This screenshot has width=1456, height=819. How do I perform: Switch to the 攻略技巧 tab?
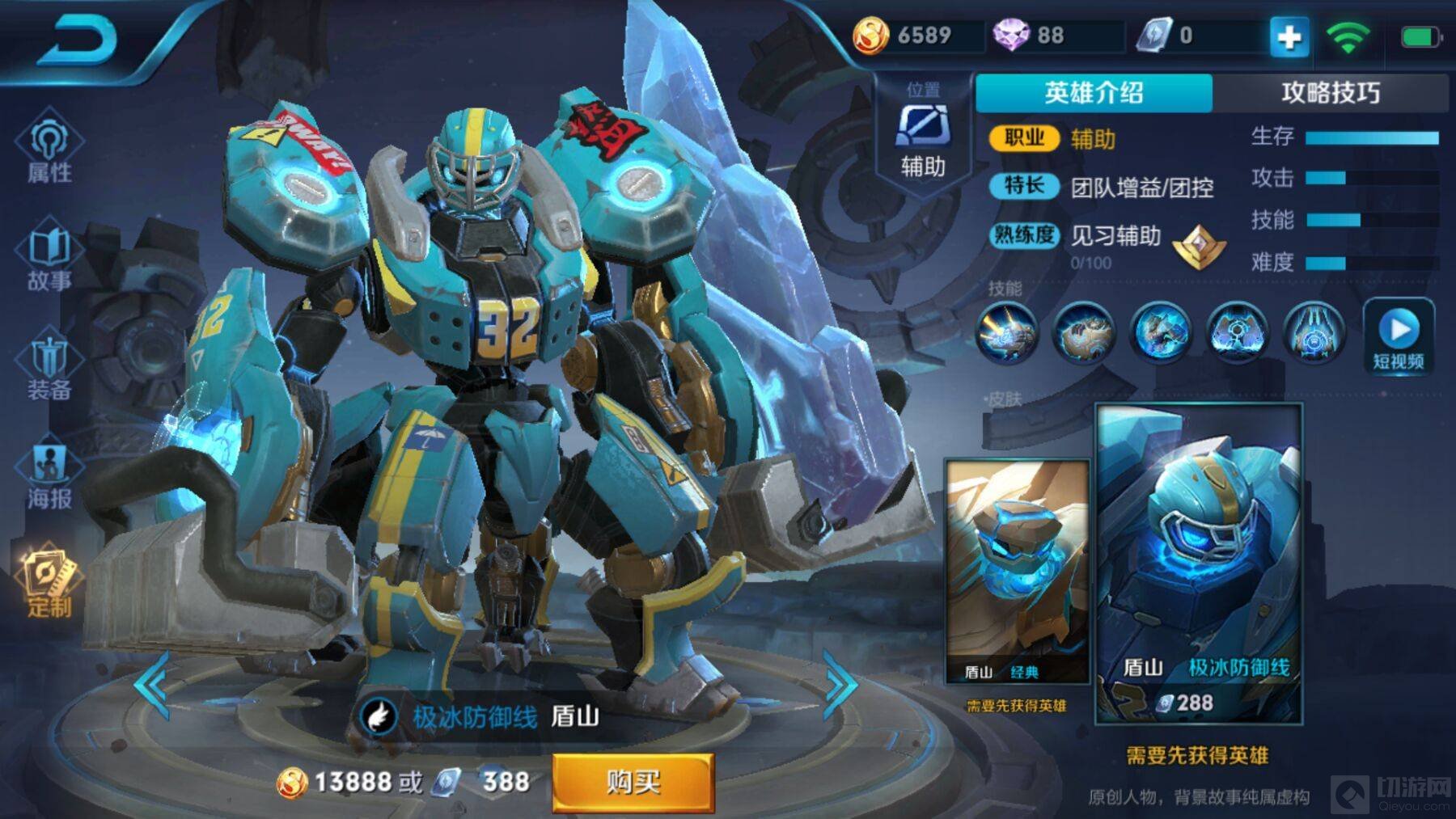click(1331, 93)
